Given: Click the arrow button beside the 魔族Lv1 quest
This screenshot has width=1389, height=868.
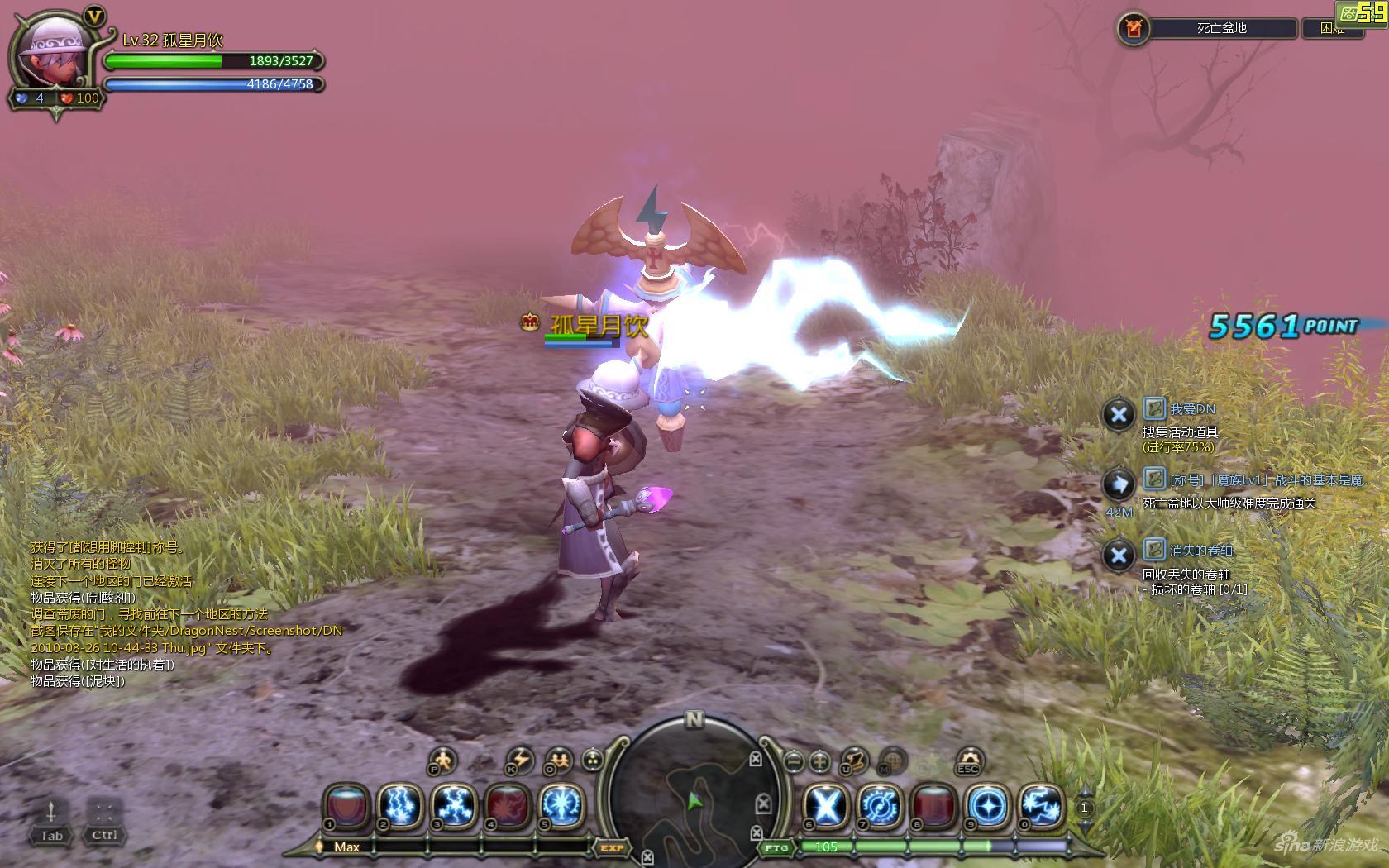Looking at the screenshot, I should pyautogui.click(x=1119, y=484).
